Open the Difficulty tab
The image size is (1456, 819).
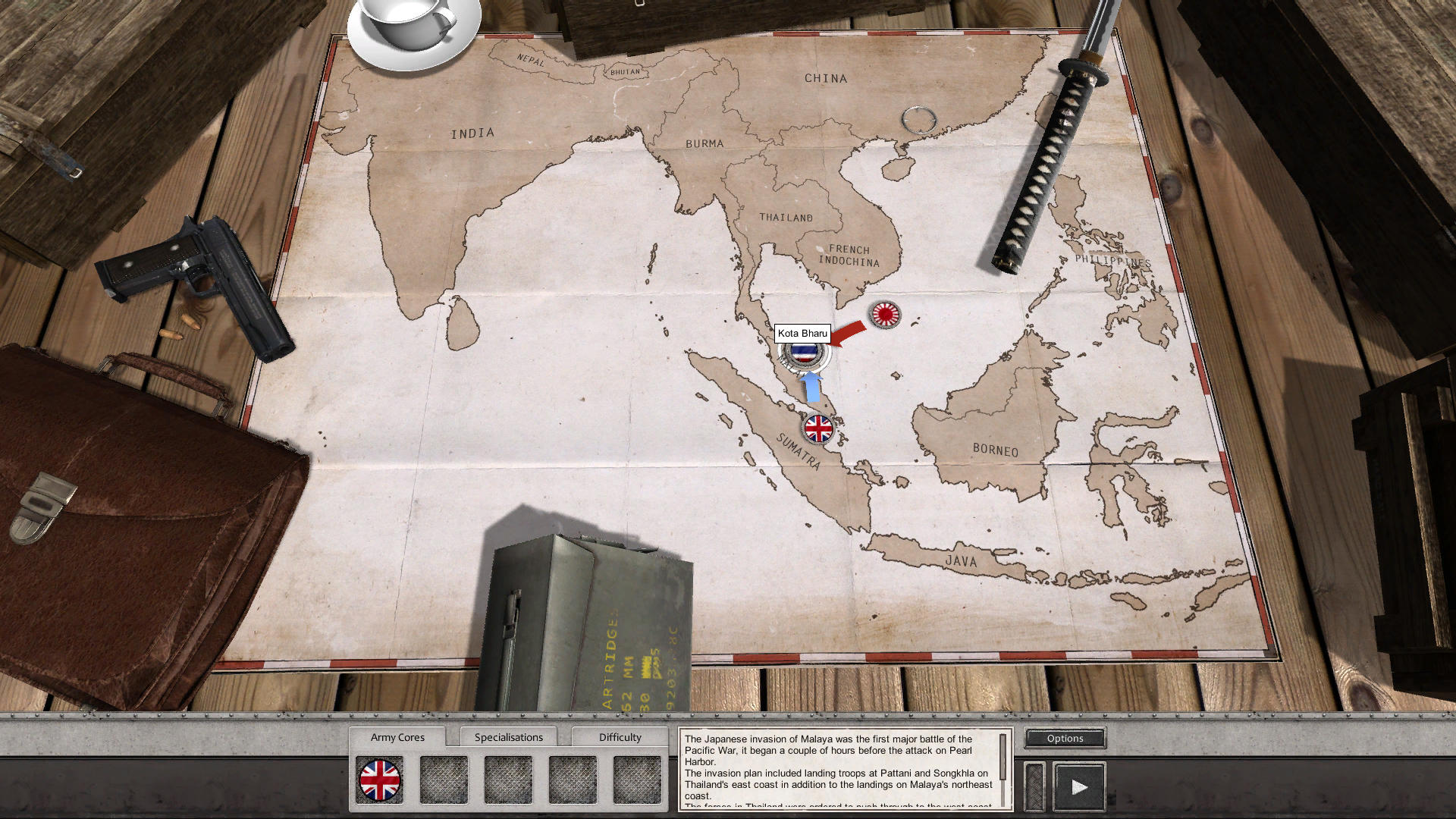pos(620,736)
